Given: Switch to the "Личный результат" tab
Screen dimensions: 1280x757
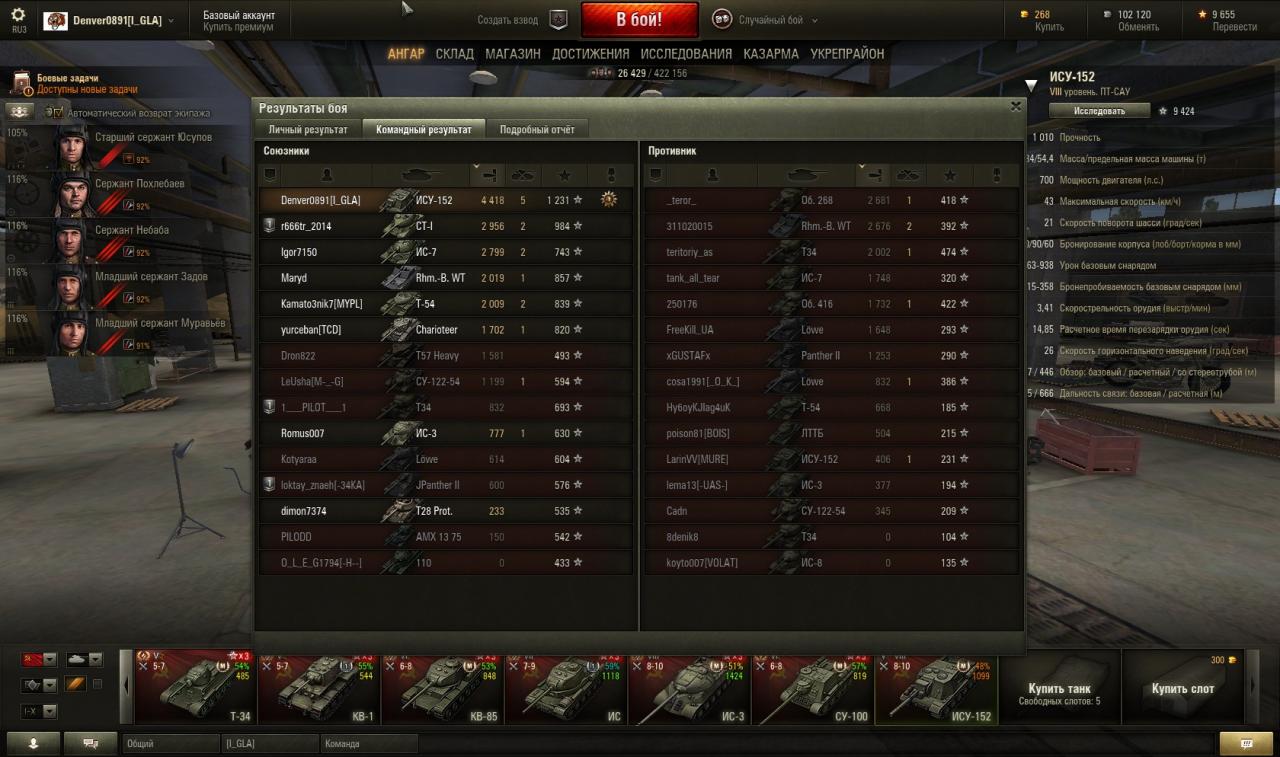Looking at the screenshot, I should point(308,129).
